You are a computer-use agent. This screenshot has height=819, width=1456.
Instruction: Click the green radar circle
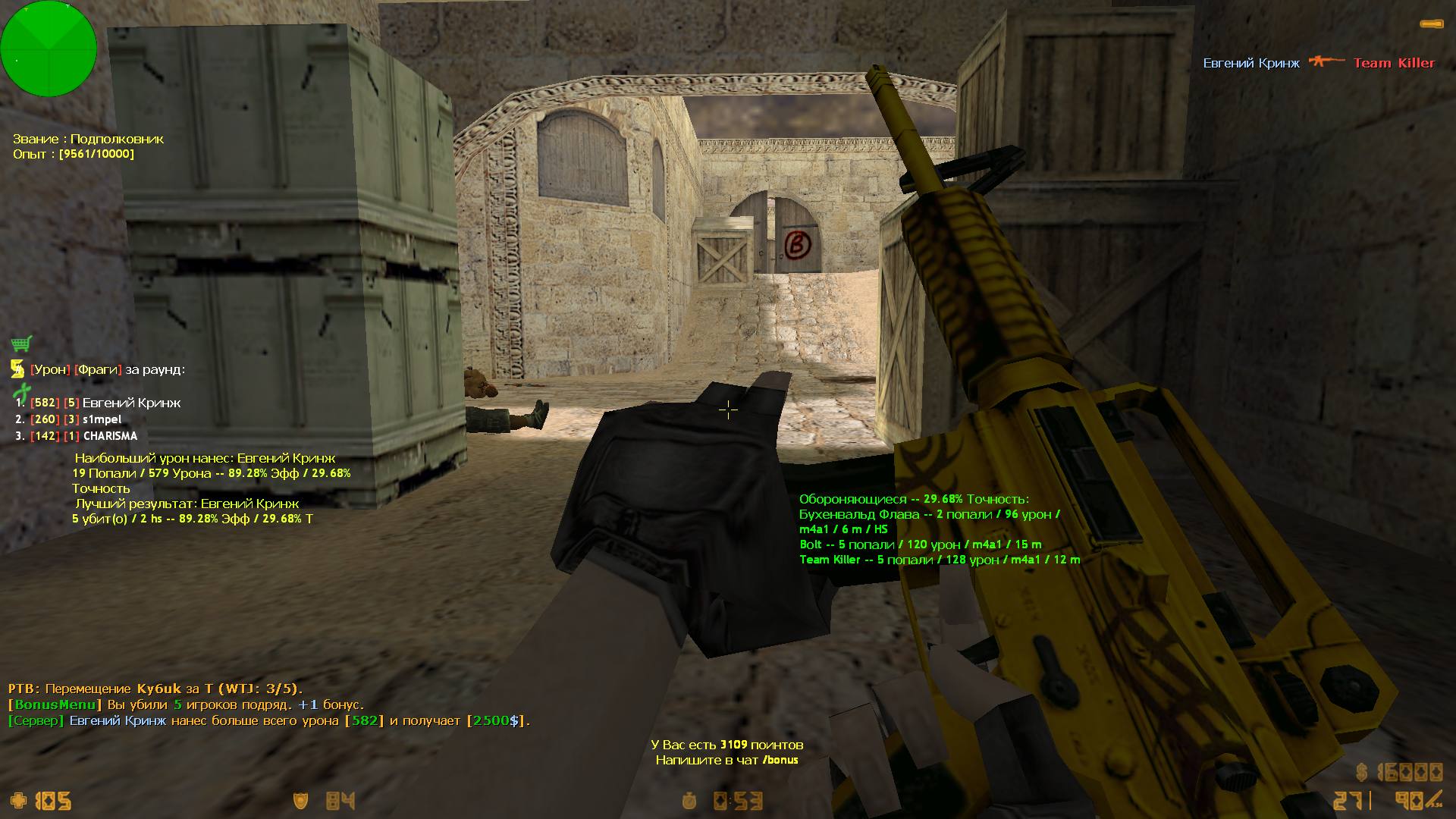pyautogui.click(x=49, y=49)
